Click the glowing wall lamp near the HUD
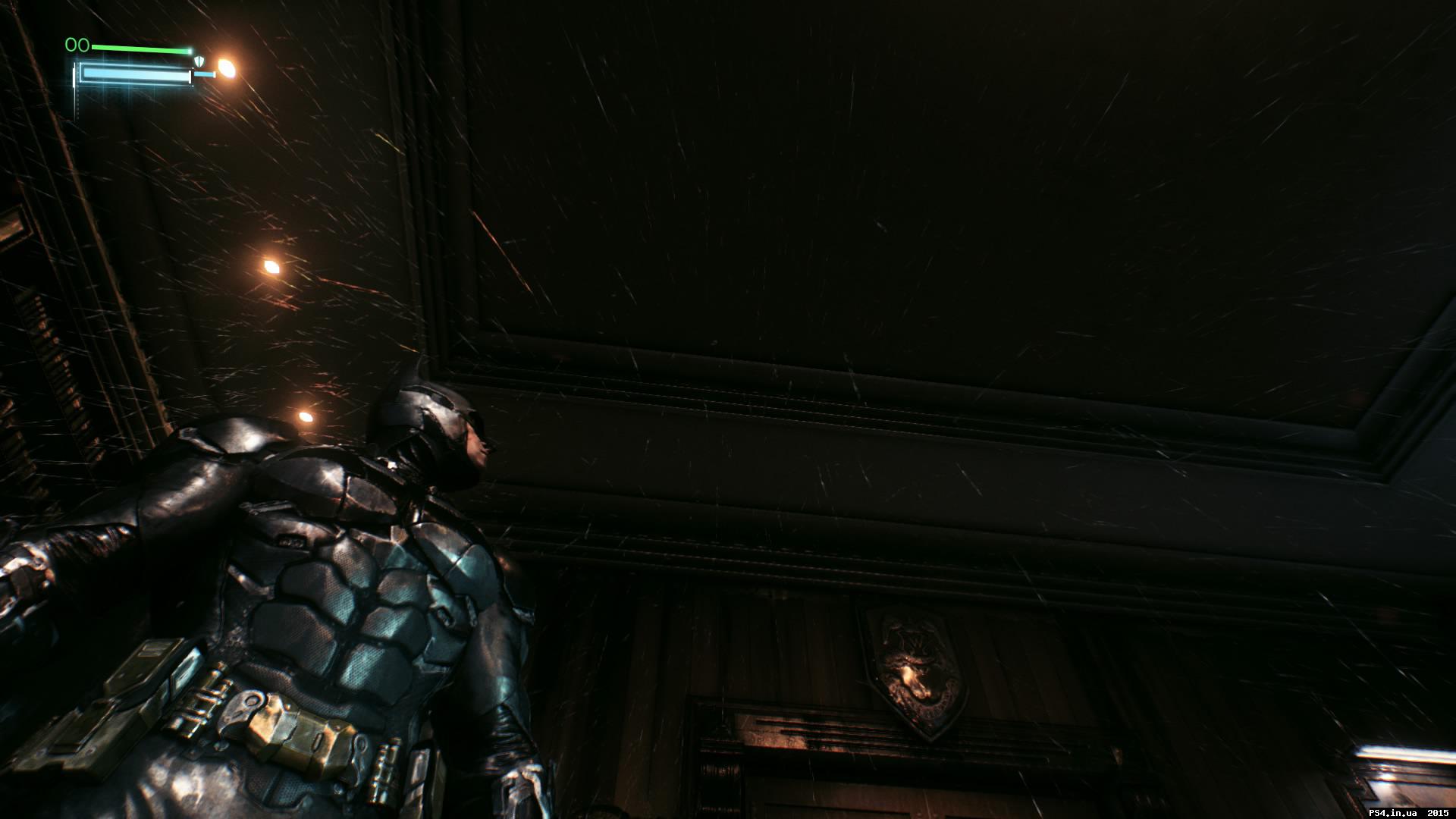 coord(227,67)
